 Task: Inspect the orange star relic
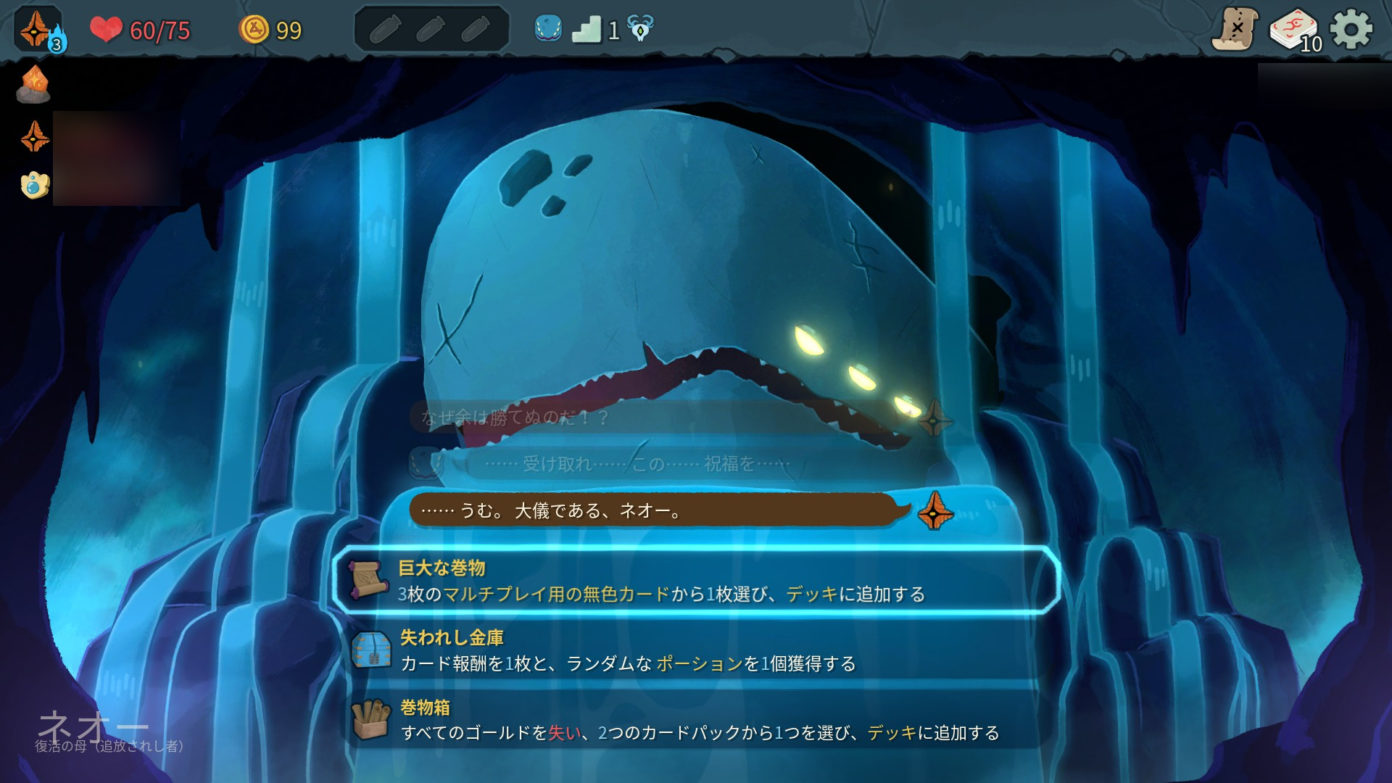(x=35, y=136)
